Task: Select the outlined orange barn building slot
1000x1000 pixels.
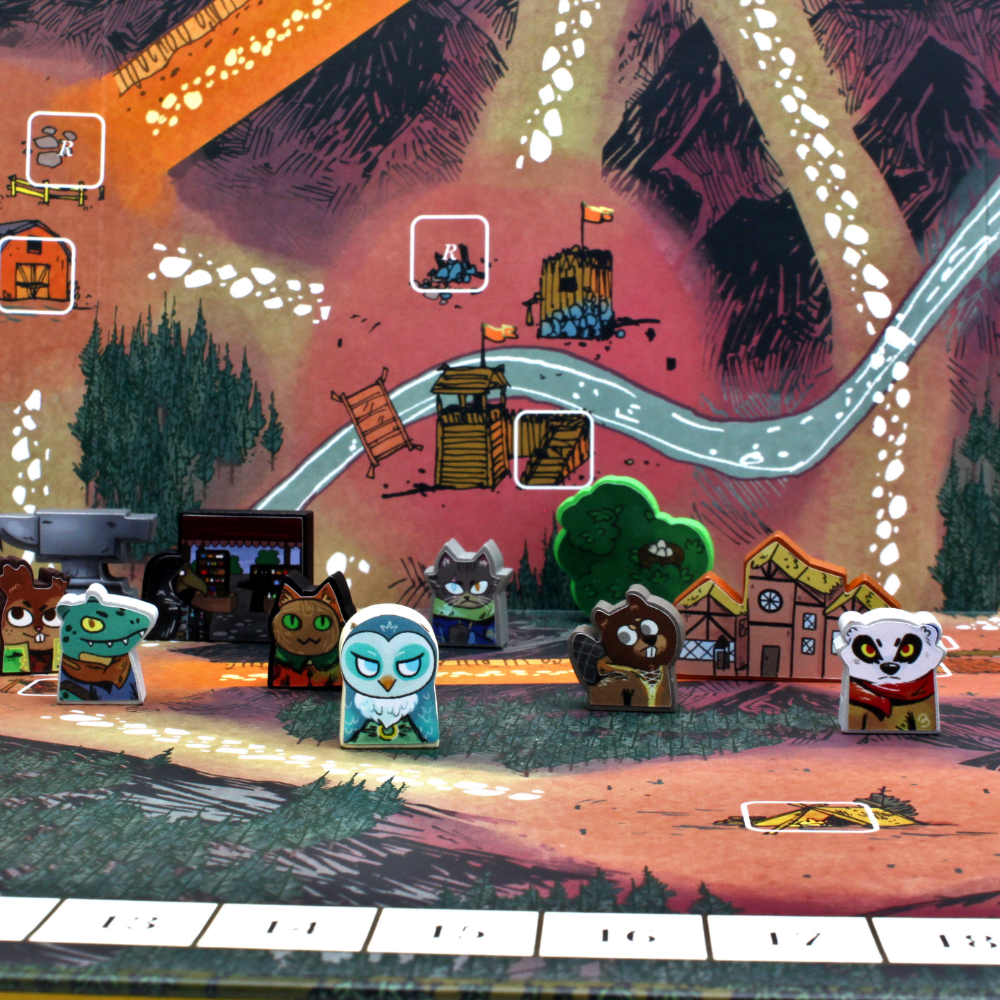Action: point(36,275)
